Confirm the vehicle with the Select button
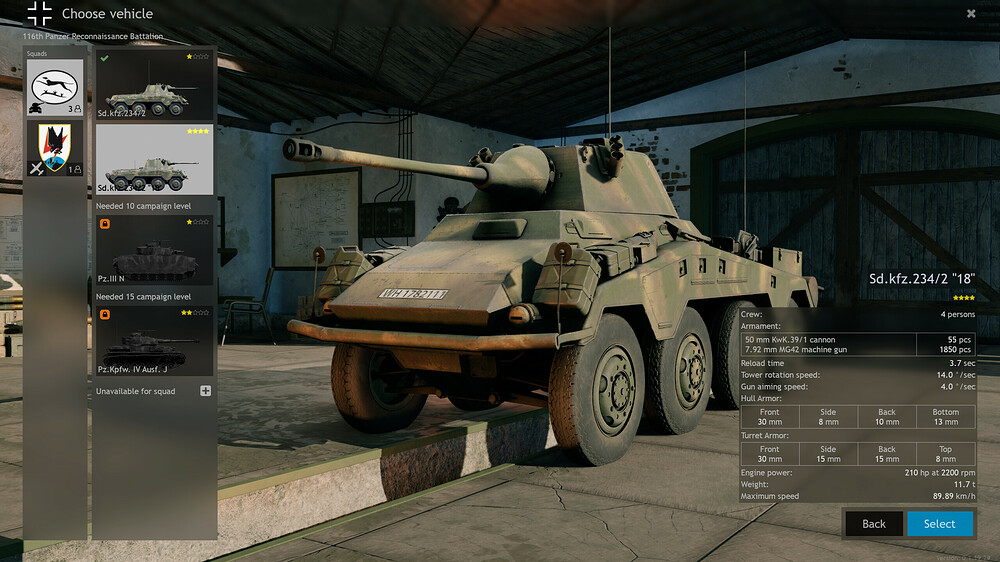Image resolution: width=1000 pixels, height=562 pixels. (939, 524)
